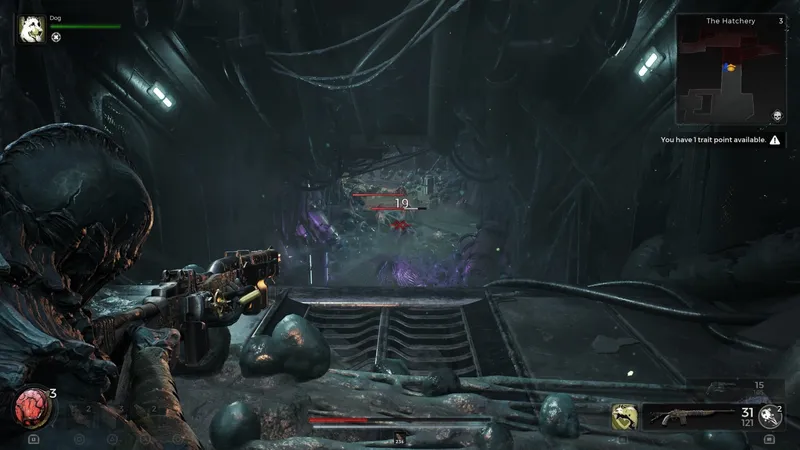Select the equipped rifle weapon slot
The width and height of the screenshot is (800, 450).
click(688, 416)
